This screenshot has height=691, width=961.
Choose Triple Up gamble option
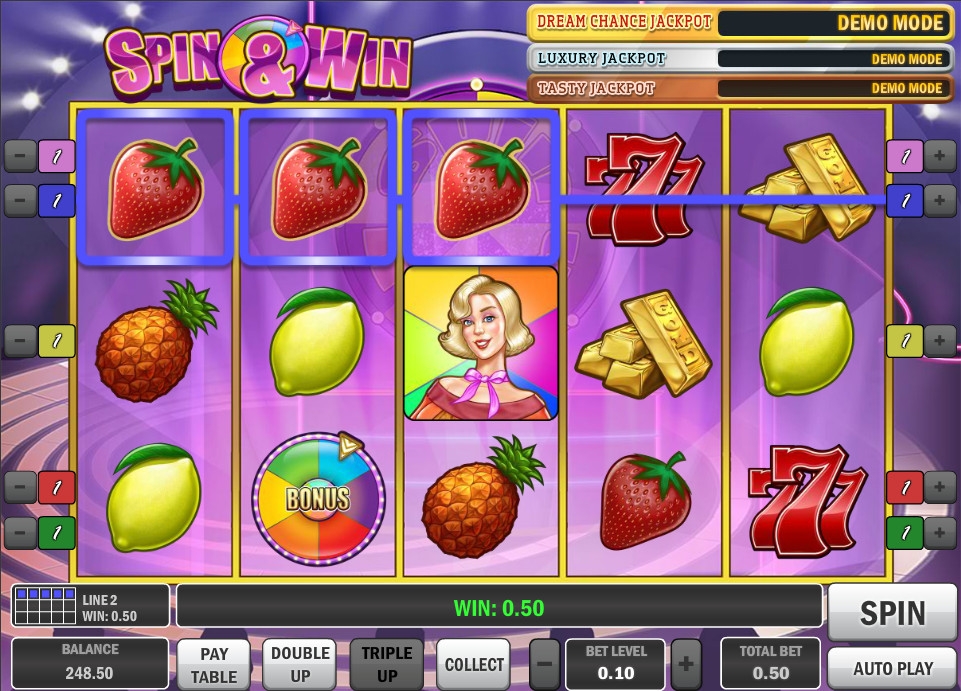click(387, 664)
